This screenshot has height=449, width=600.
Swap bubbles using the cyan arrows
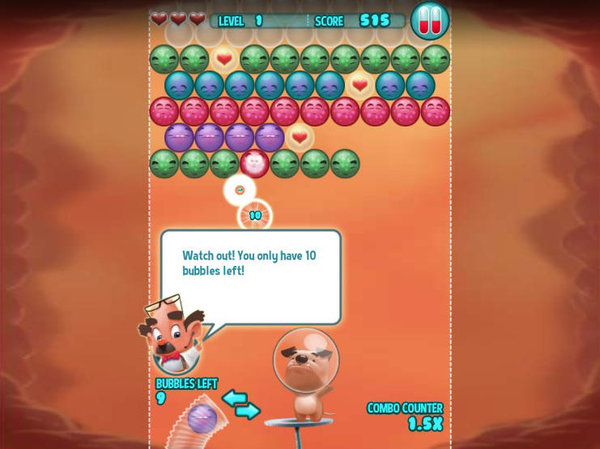pyautogui.click(x=240, y=403)
